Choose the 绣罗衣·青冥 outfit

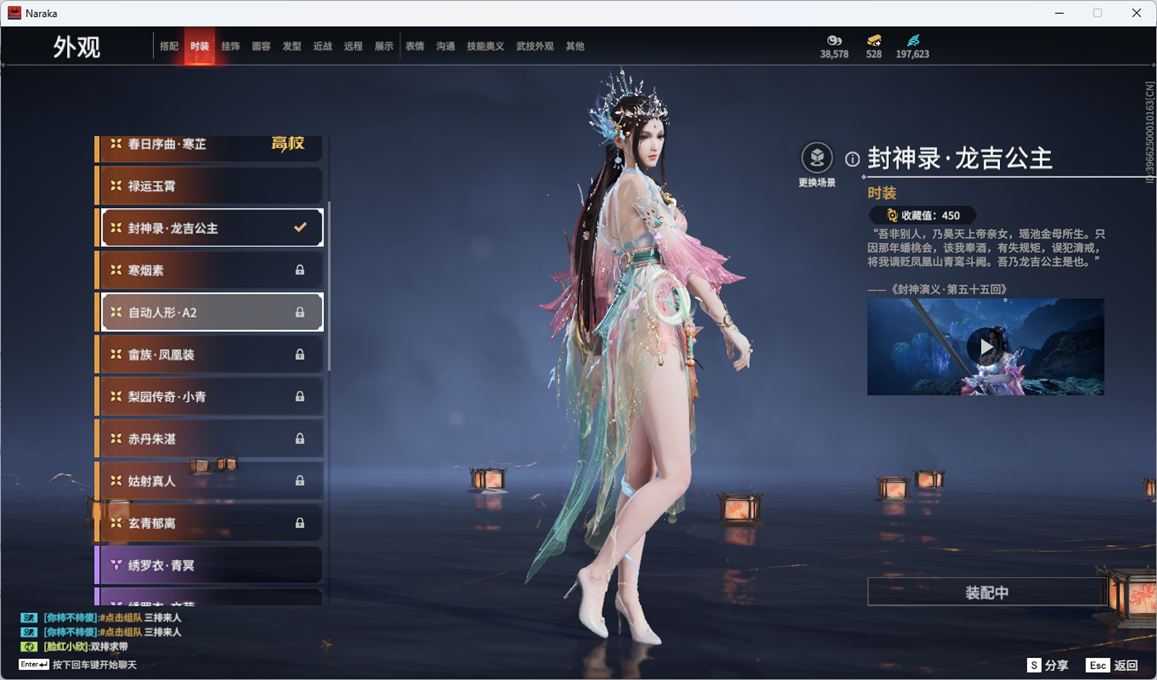210,565
